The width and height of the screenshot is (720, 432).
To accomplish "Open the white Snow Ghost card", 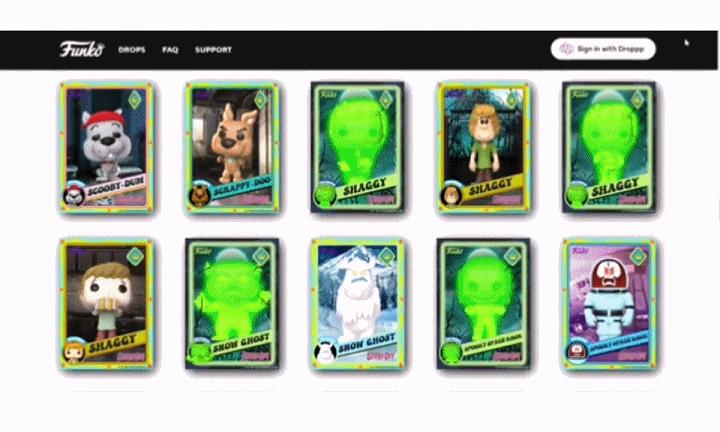I will [356, 305].
